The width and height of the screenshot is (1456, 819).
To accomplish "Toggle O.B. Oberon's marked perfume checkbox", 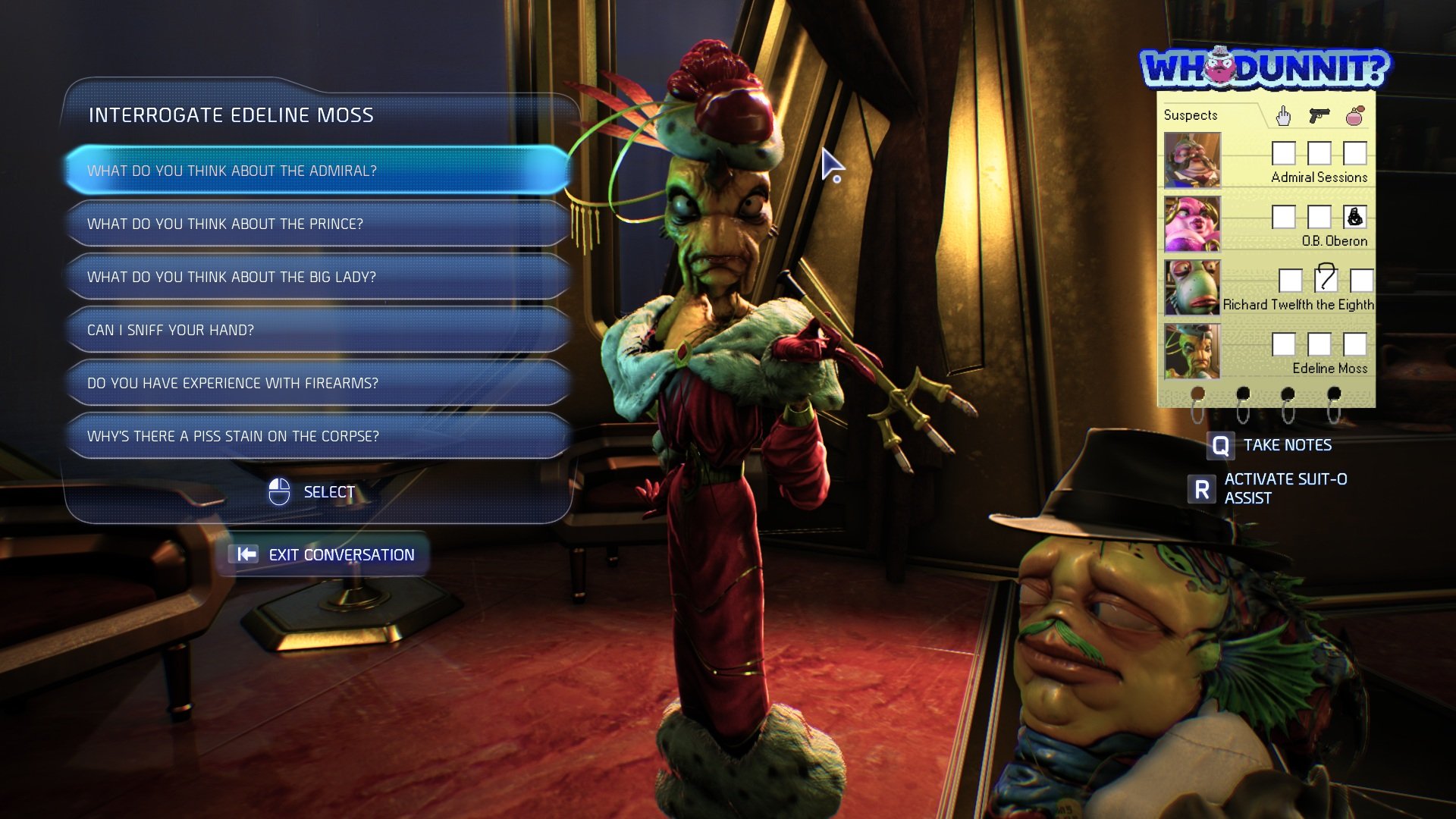I will [1354, 217].
